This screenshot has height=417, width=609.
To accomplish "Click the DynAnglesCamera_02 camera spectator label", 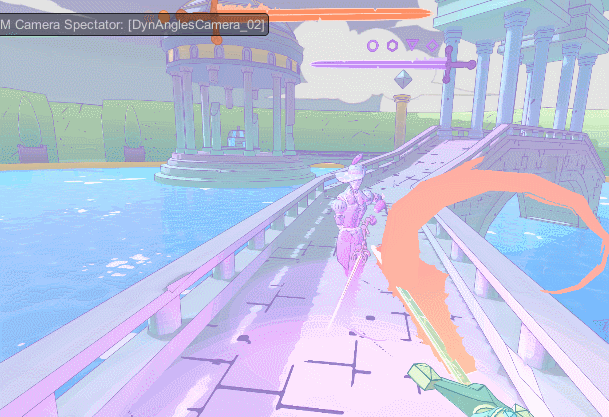I will [x=133, y=24].
